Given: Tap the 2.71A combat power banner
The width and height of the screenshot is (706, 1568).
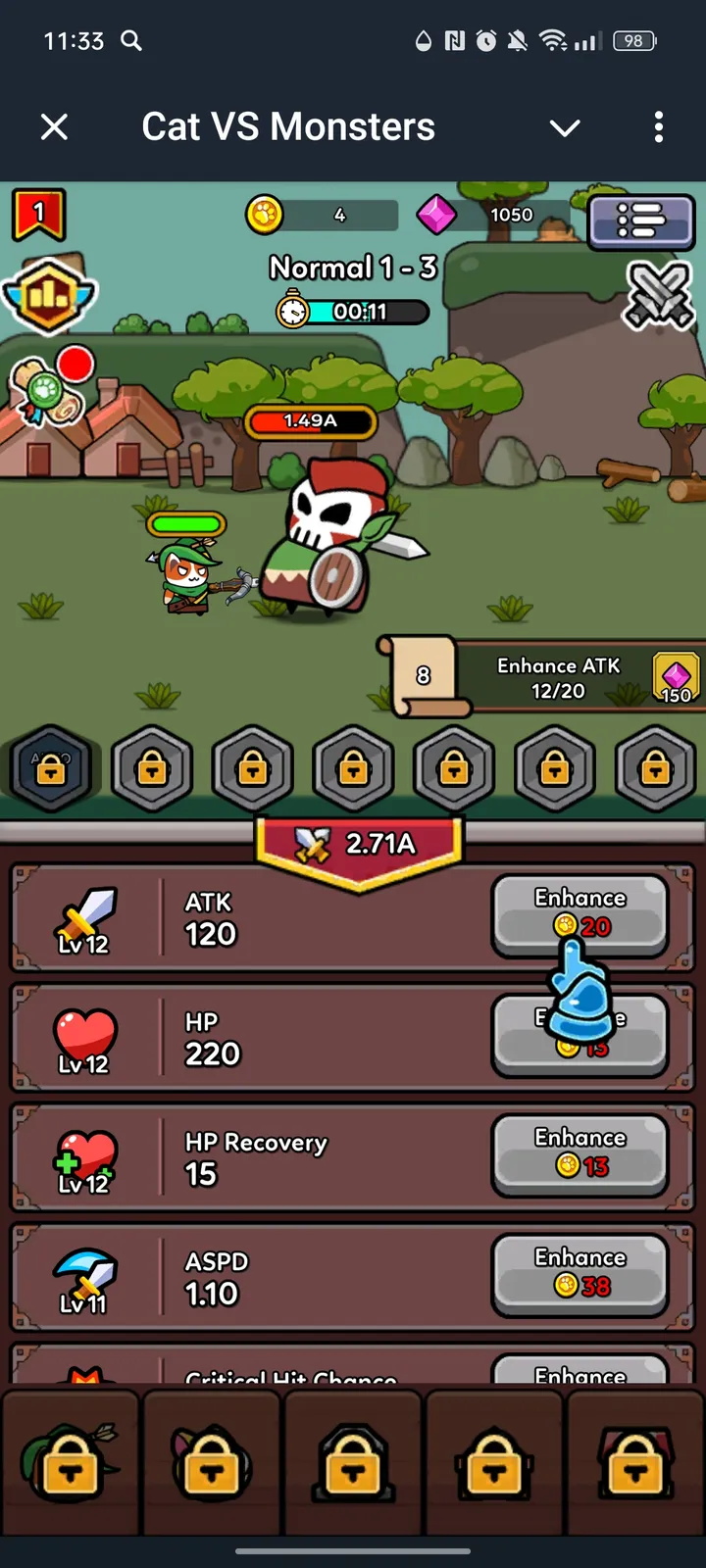Looking at the screenshot, I should 359,845.
